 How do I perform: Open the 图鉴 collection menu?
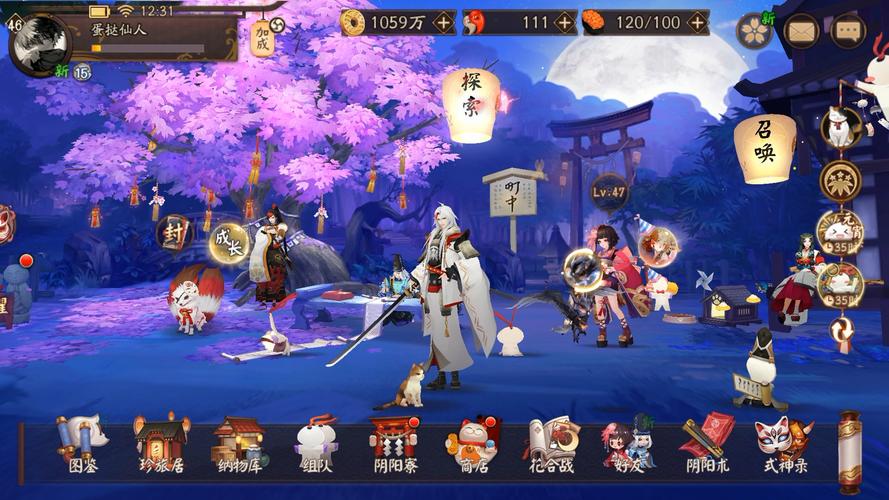tap(83, 443)
